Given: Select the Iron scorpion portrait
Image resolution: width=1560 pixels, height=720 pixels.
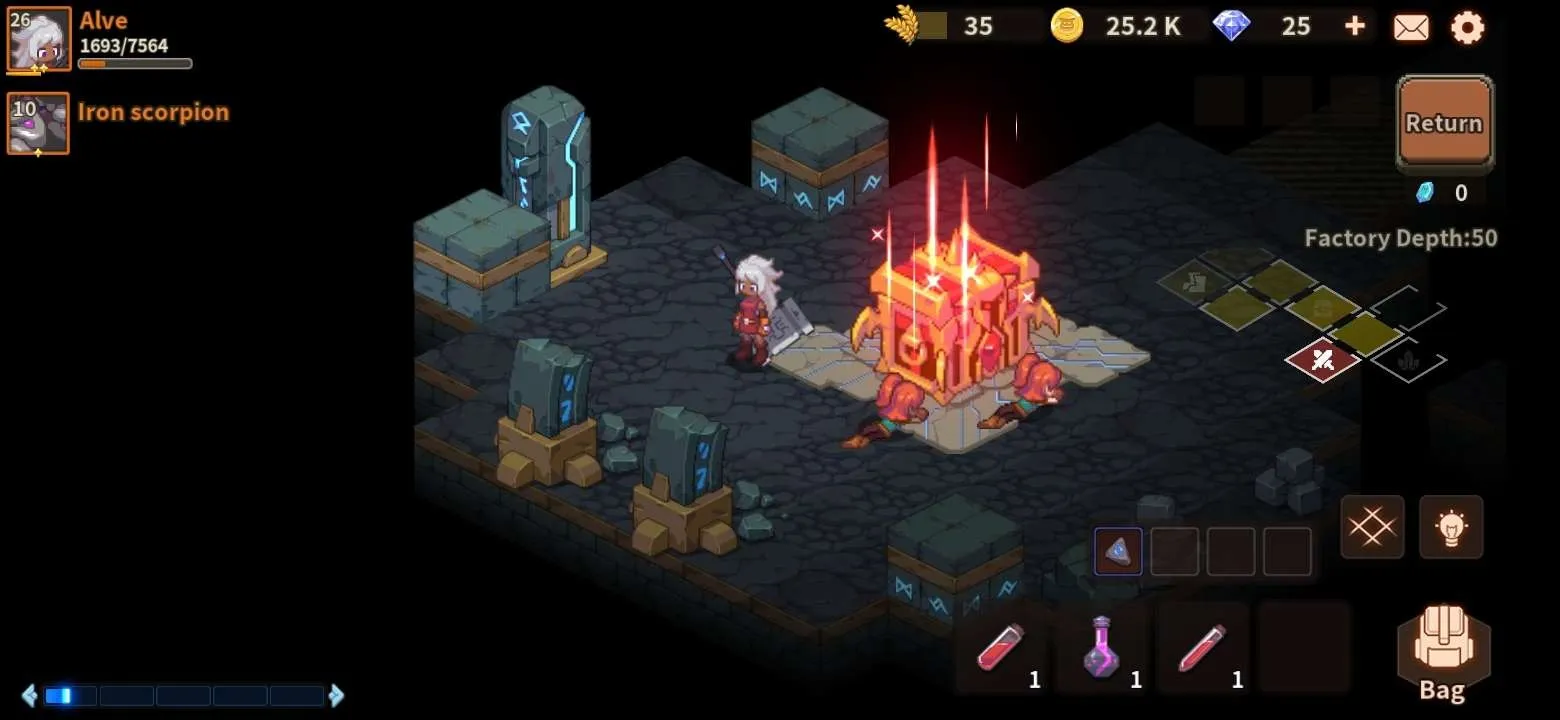Looking at the screenshot, I should (x=39, y=123).
